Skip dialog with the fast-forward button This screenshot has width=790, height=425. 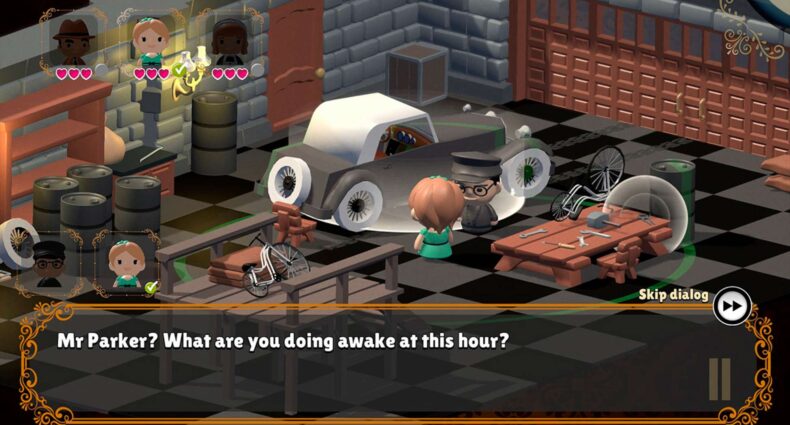coord(732,305)
